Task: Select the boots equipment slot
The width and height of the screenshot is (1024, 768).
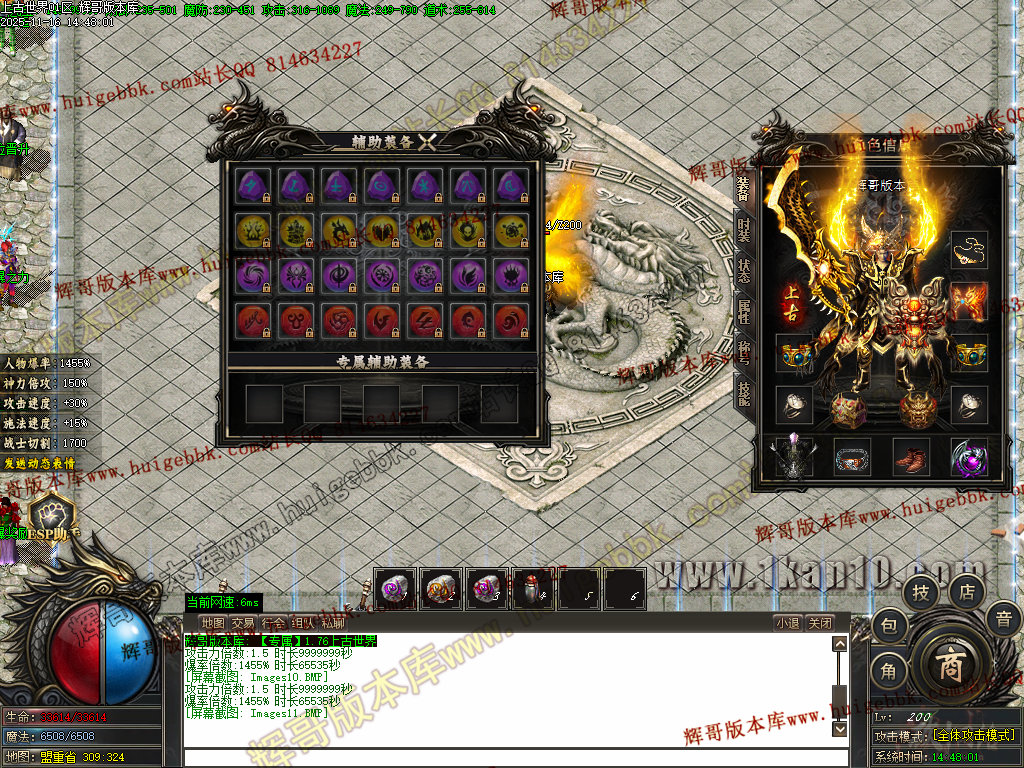Action: coord(910,457)
